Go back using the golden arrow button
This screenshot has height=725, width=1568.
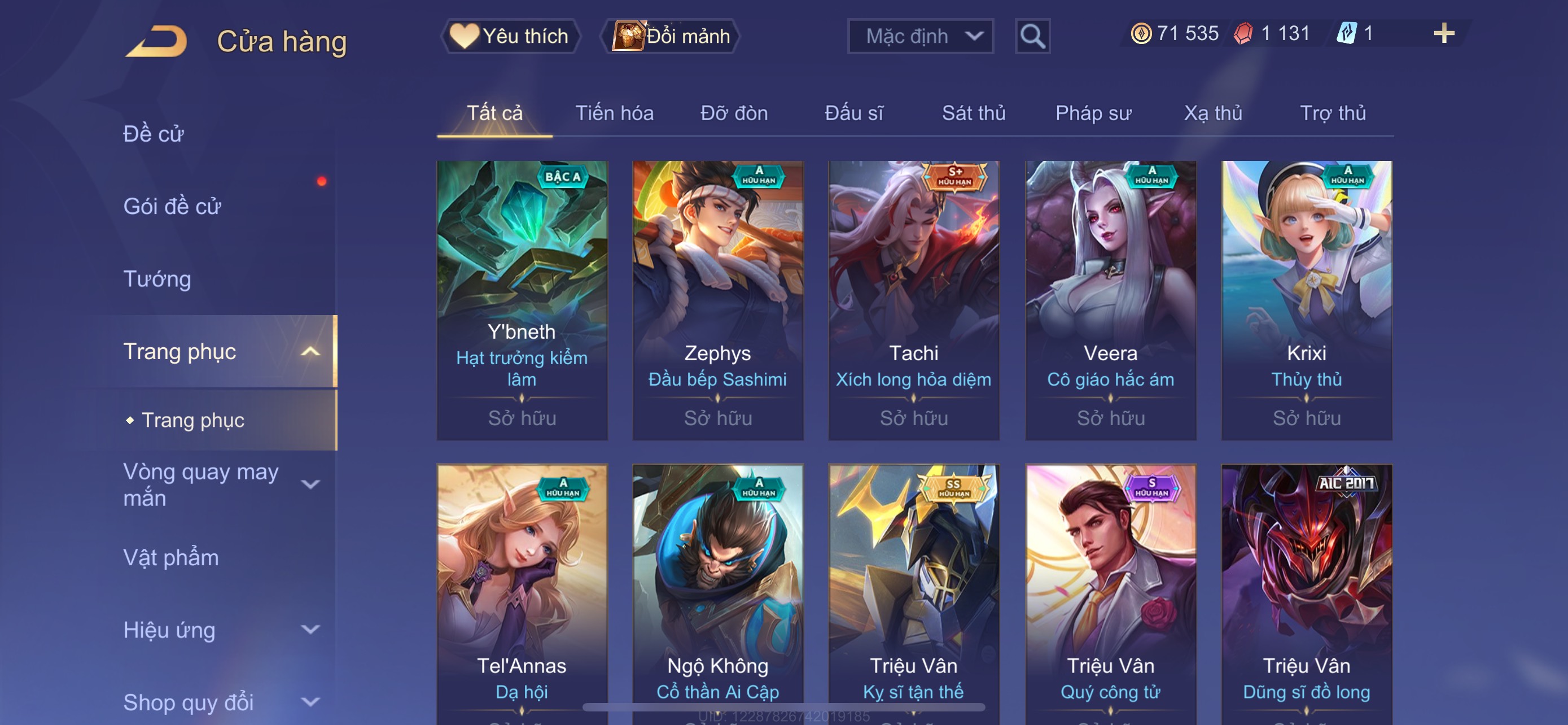pos(157,41)
